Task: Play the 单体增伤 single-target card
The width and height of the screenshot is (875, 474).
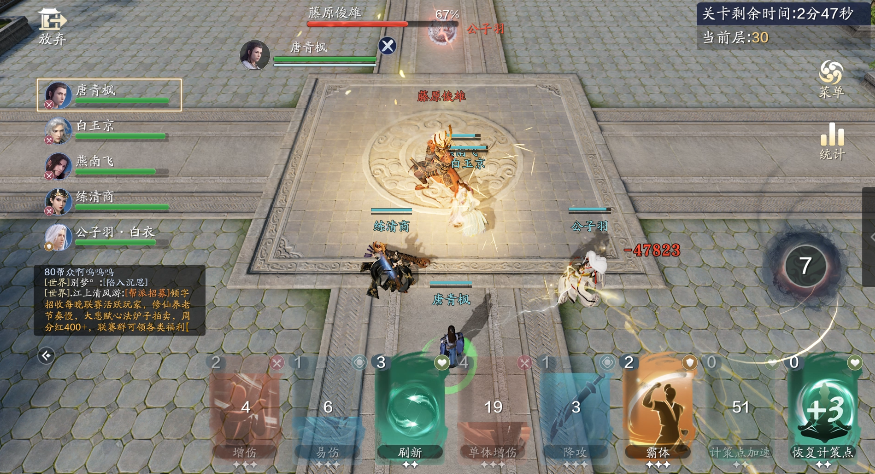Action: (x=492, y=407)
